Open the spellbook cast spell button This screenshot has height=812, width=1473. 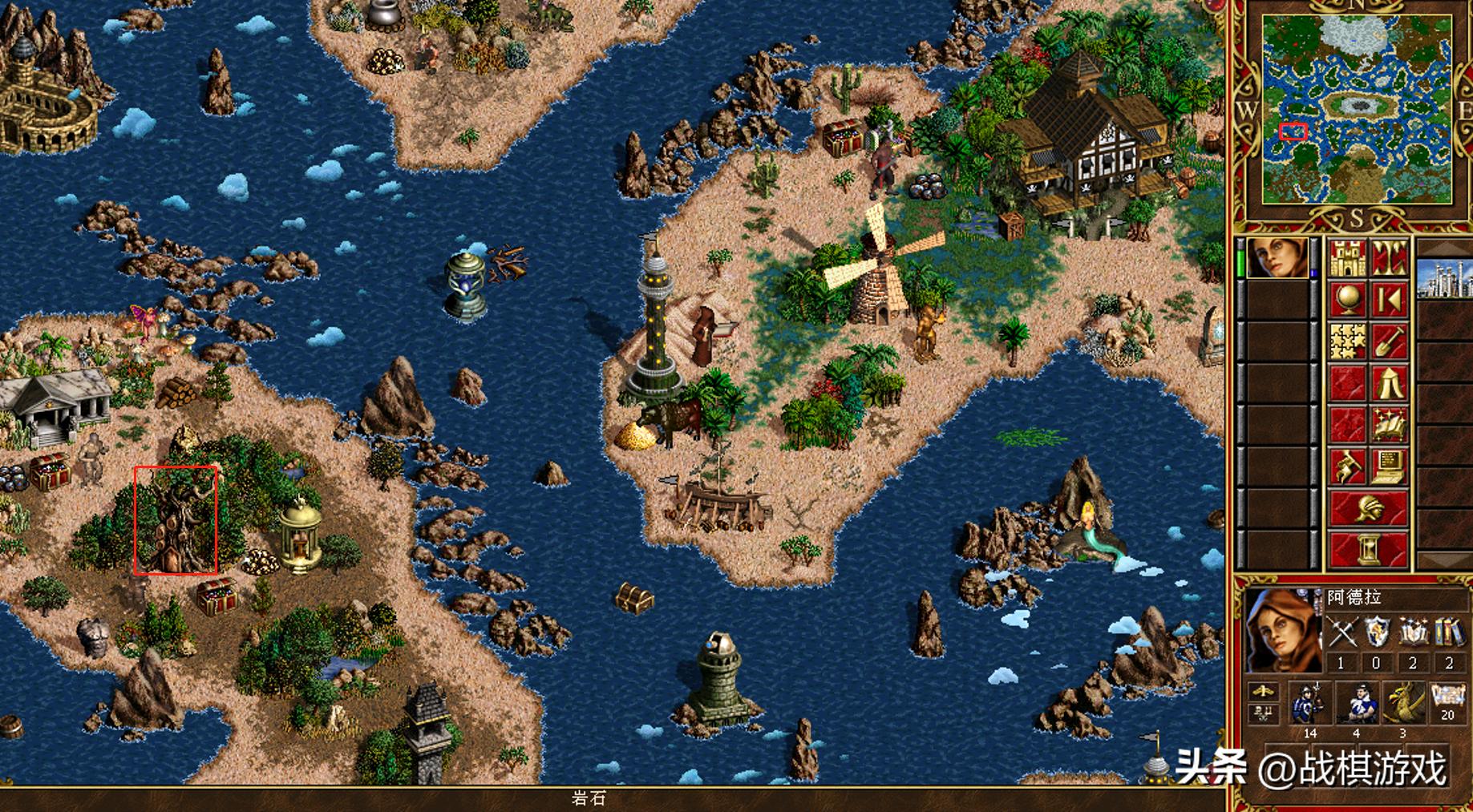[1388, 425]
